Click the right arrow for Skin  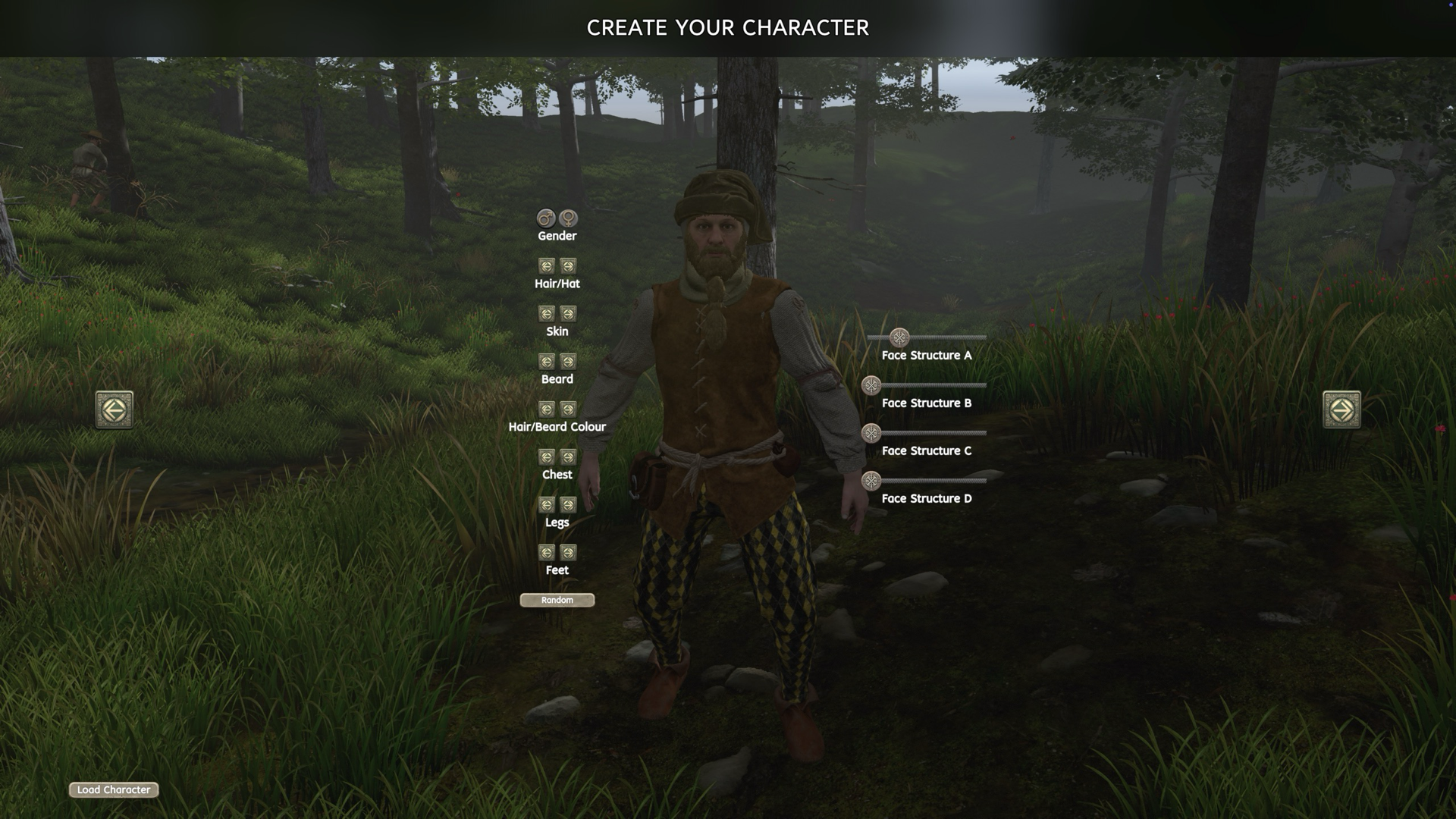567,314
